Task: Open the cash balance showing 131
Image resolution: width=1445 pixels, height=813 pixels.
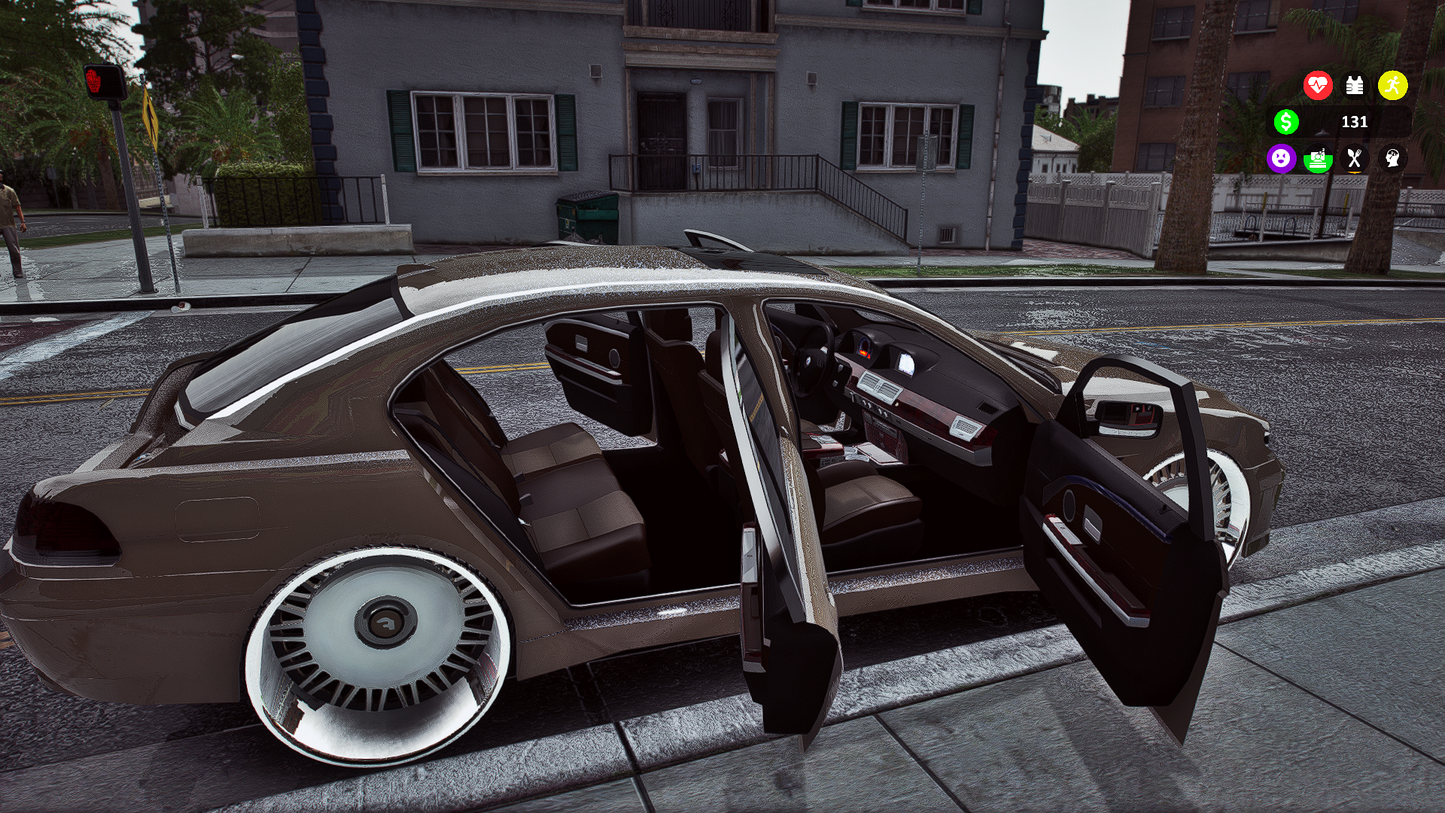Action: 1355,122
